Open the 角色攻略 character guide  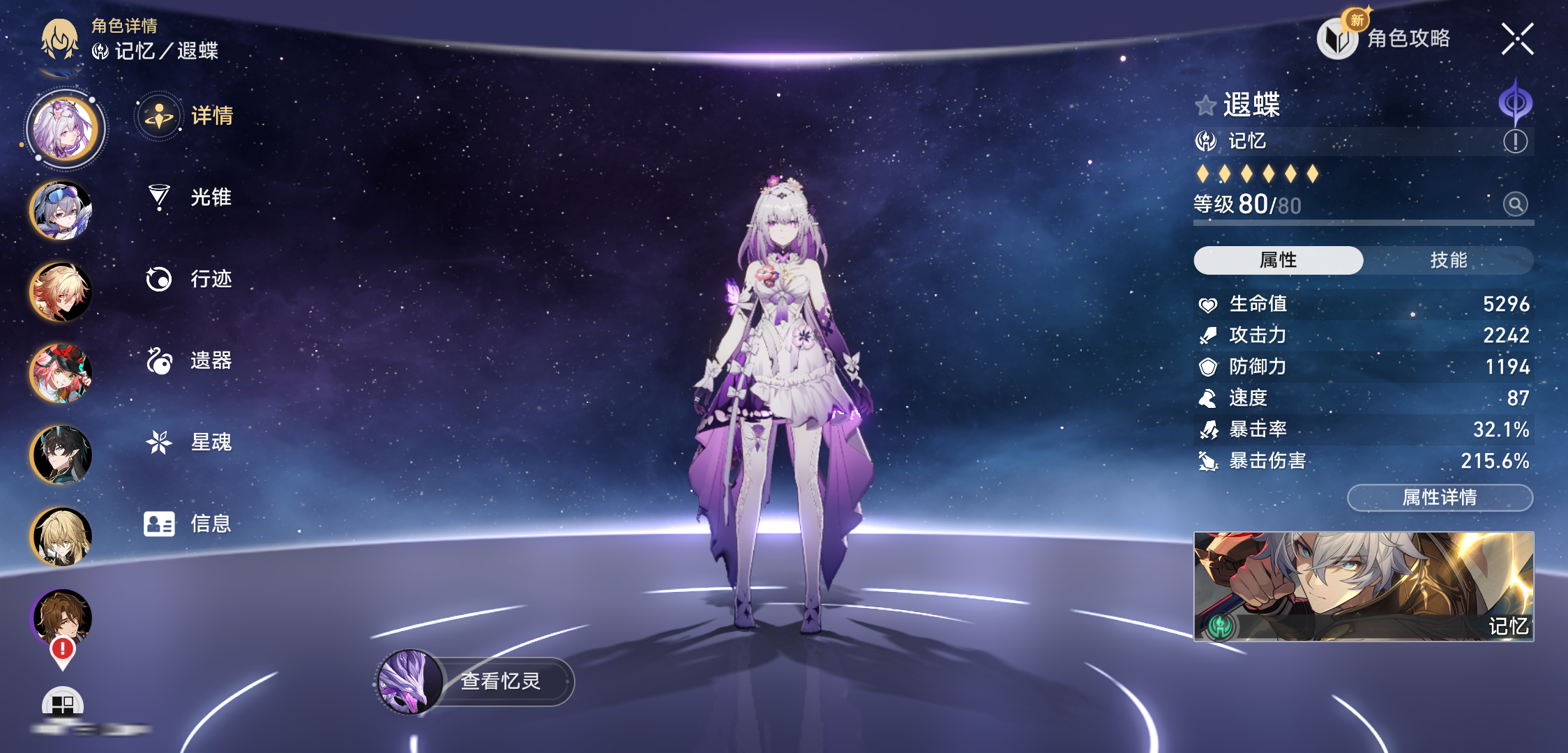click(1385, 39)
